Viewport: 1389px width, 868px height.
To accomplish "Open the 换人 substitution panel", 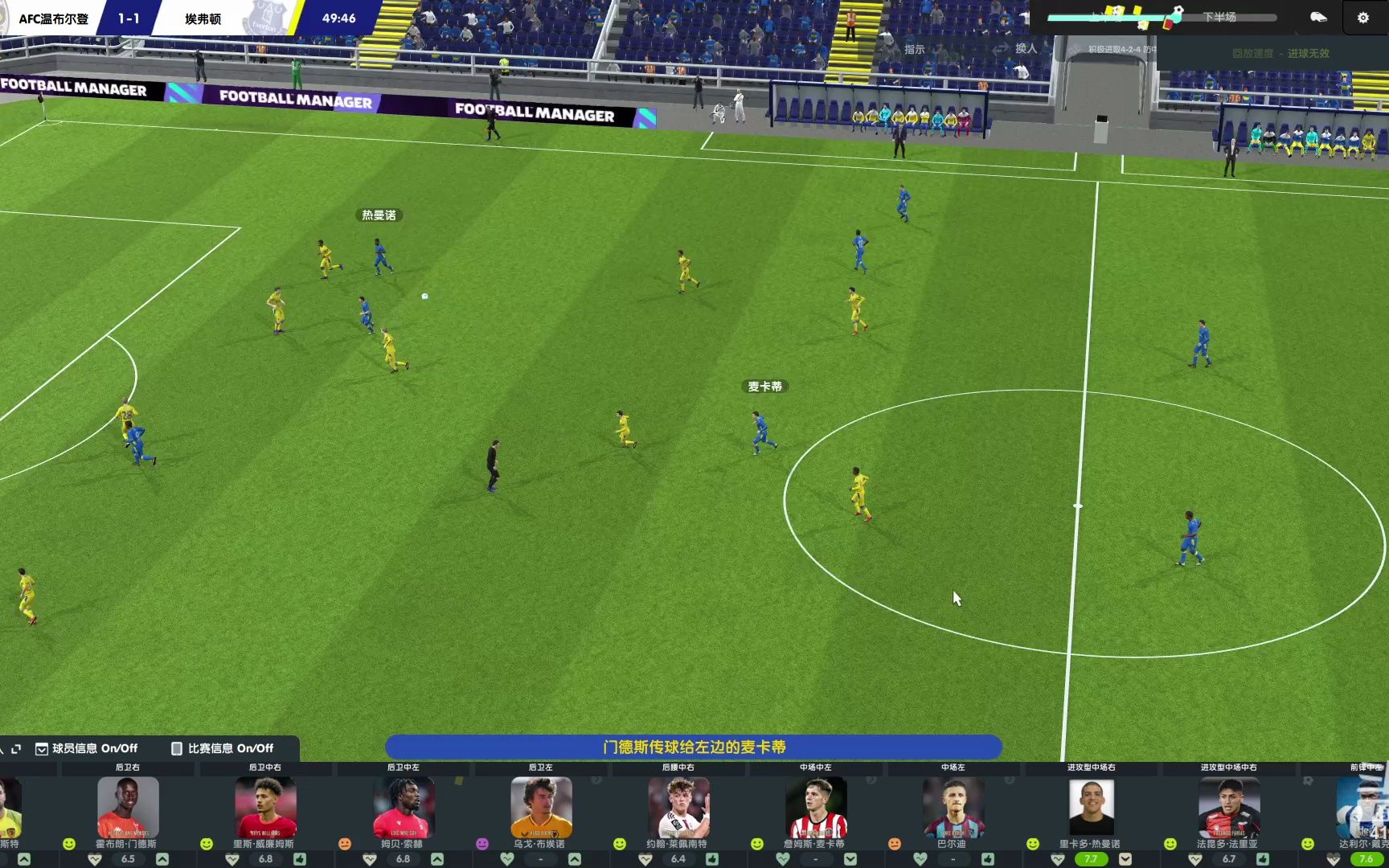I will pos(1025,48).
